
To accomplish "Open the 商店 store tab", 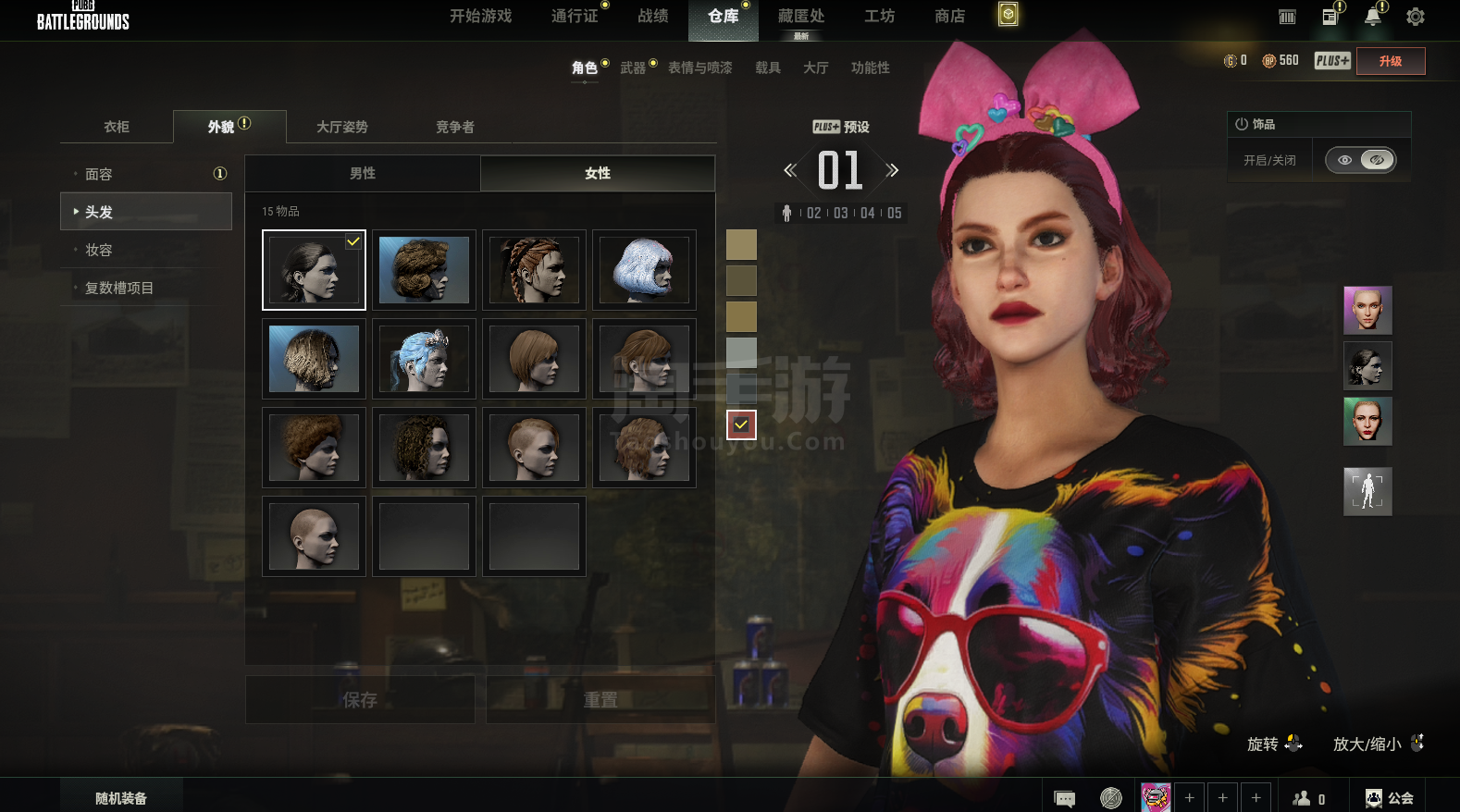I will pyautogui.click(x=949, y=17).
